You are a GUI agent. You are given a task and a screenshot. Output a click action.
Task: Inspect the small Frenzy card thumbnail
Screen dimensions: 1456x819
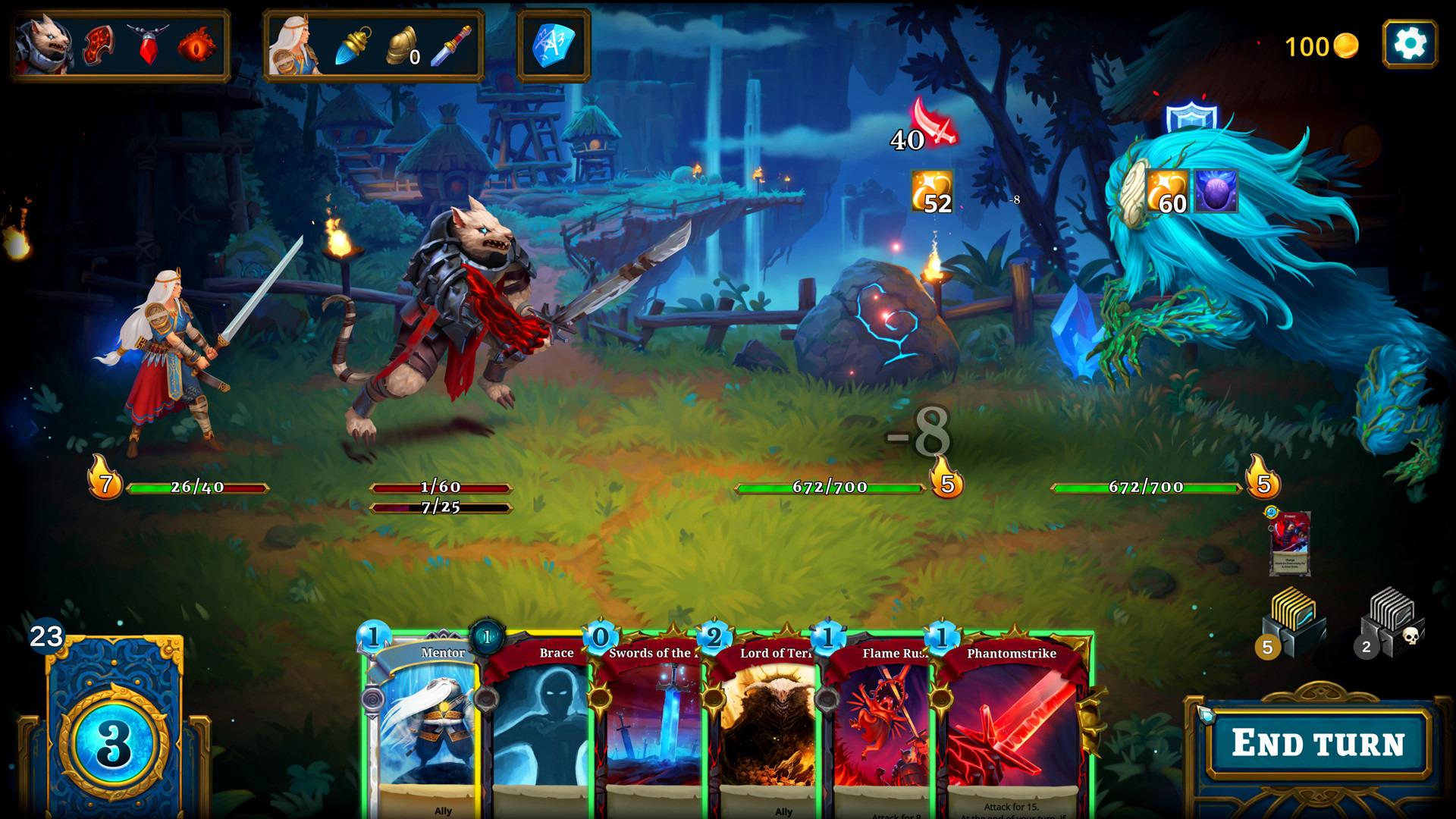(1290, 543)
